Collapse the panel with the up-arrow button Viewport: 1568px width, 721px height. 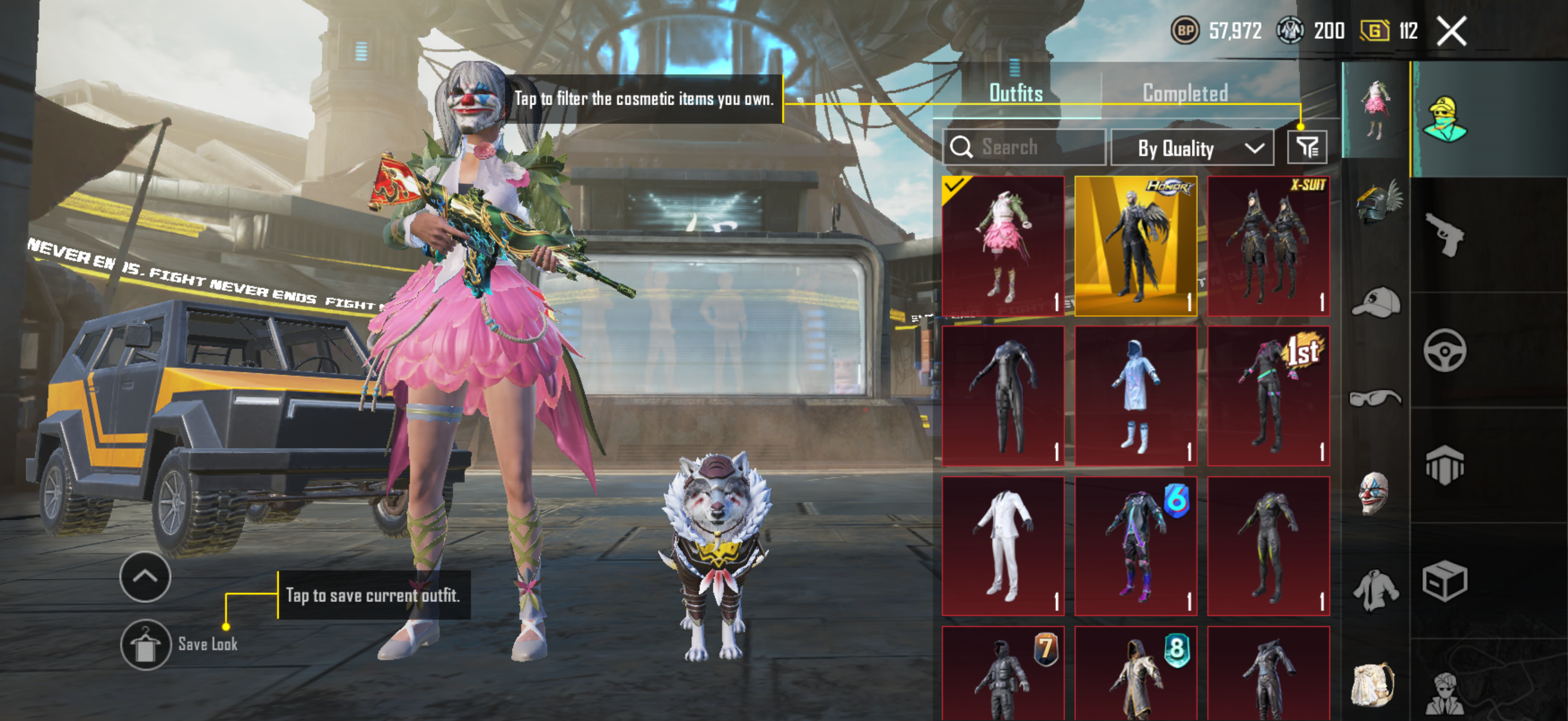pyautogui.click(x=145, y=576)
